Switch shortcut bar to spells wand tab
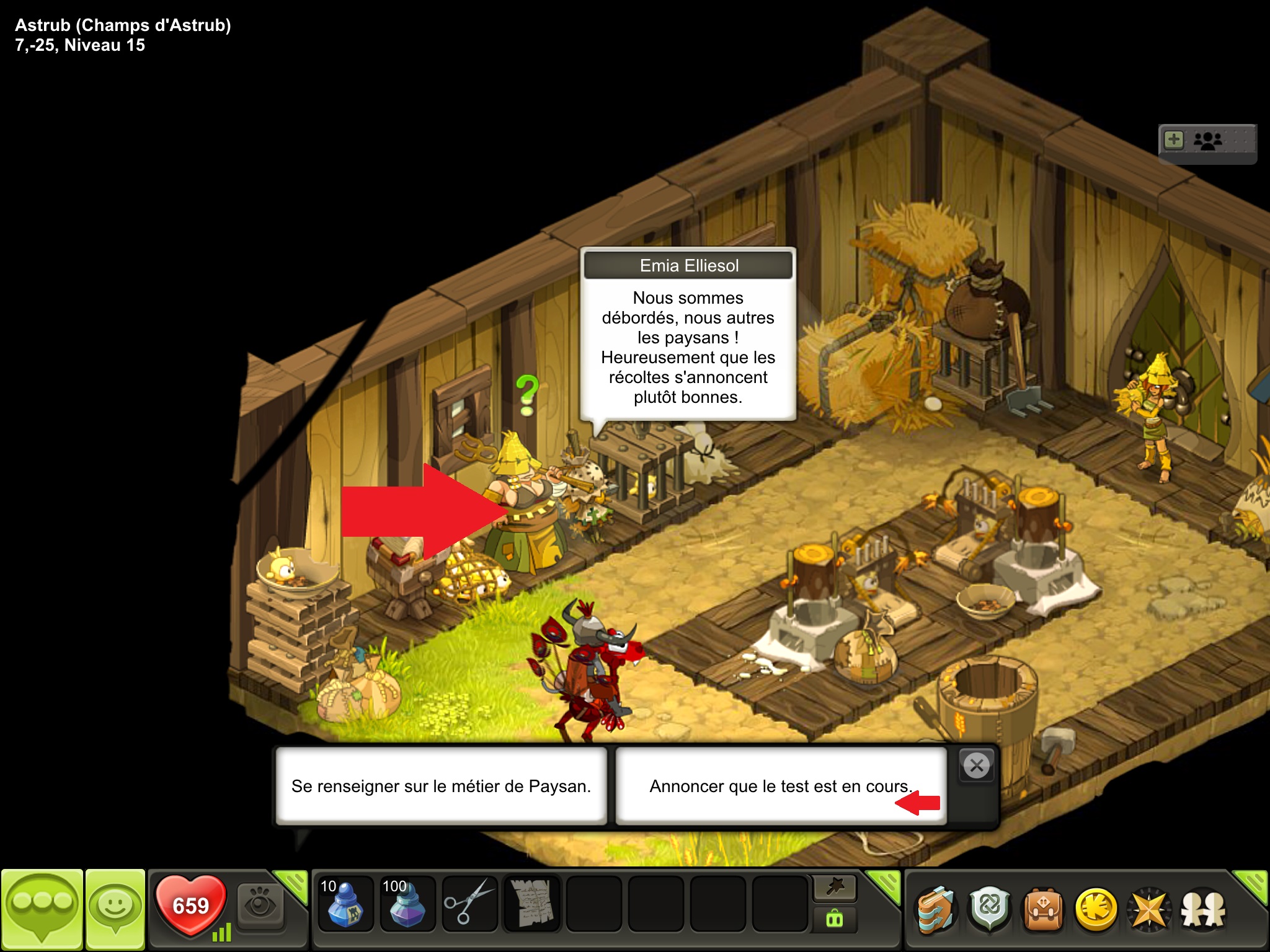 835,888
